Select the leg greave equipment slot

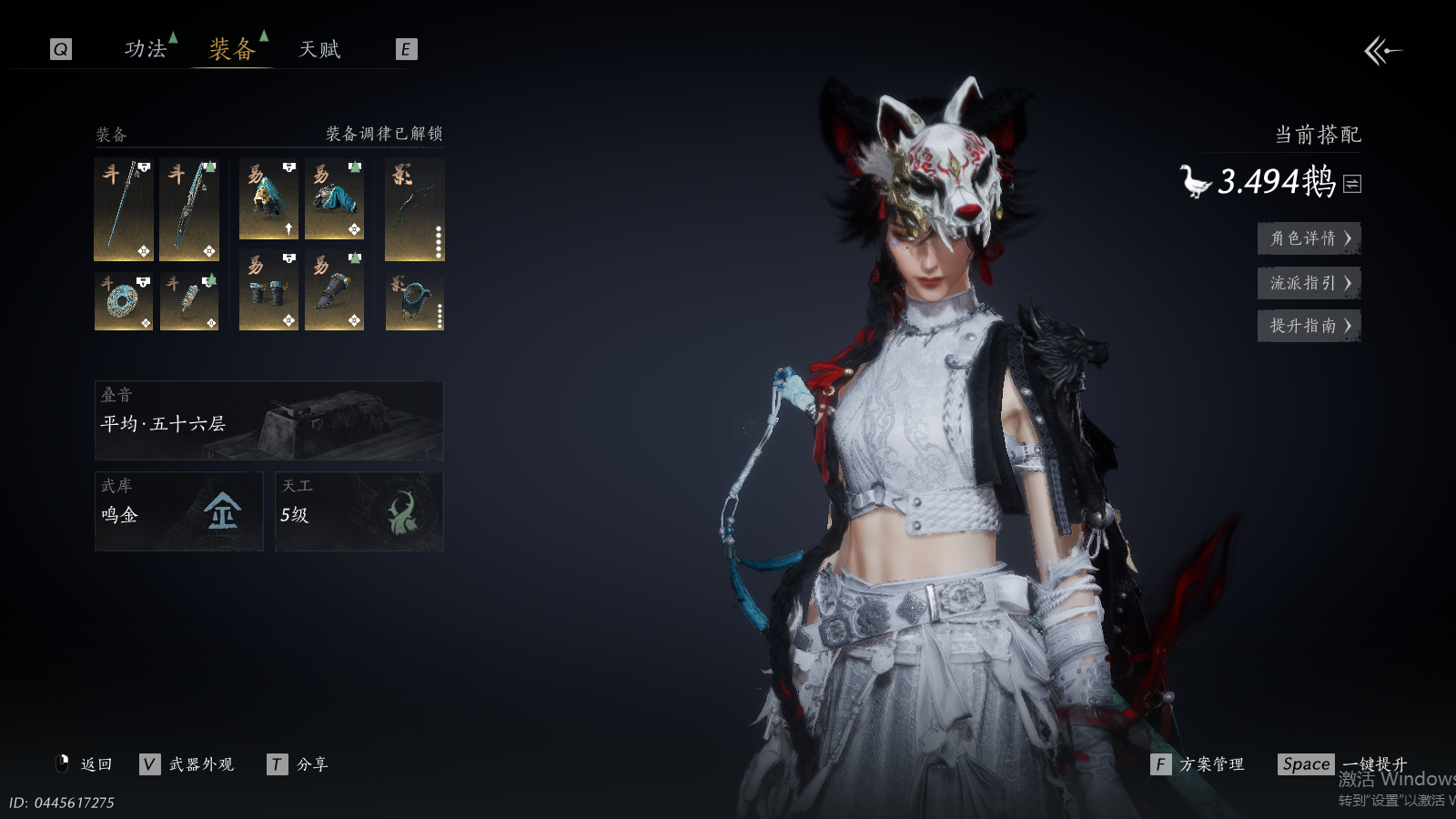pos(334,290)
